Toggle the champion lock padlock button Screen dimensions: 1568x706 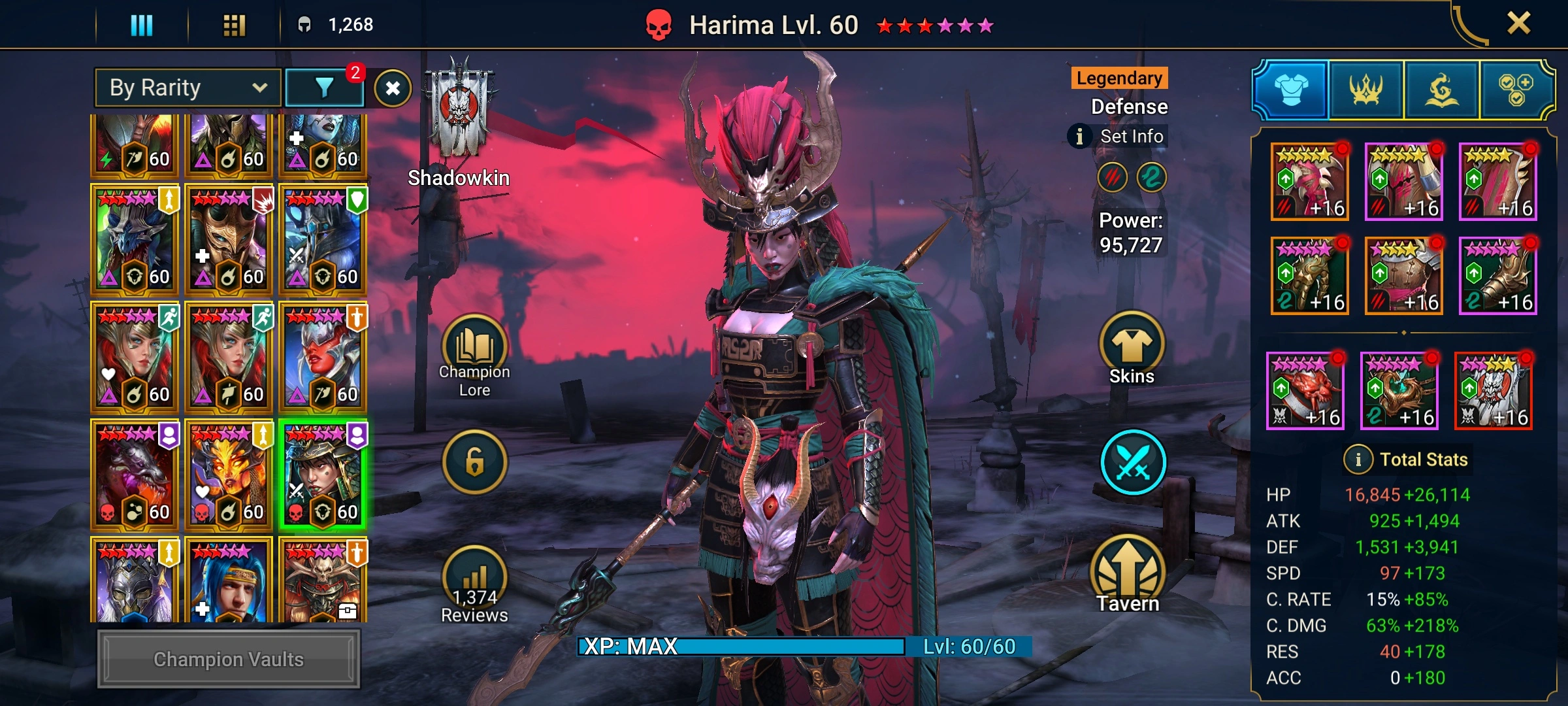point(474,462)
